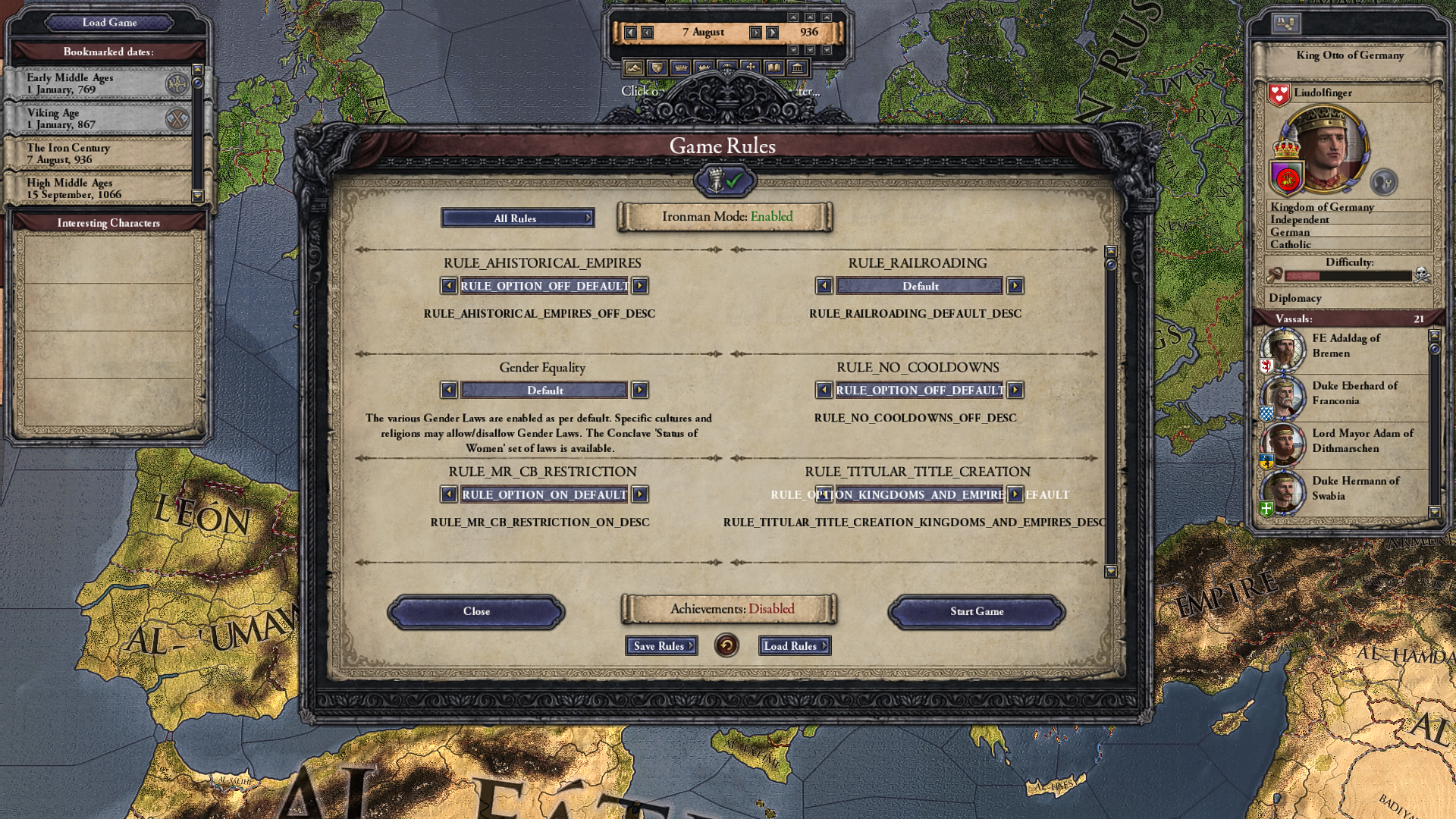Screen dimensions: 1456x819
Task: Click the Save Rules button
Action: [661, 645]
